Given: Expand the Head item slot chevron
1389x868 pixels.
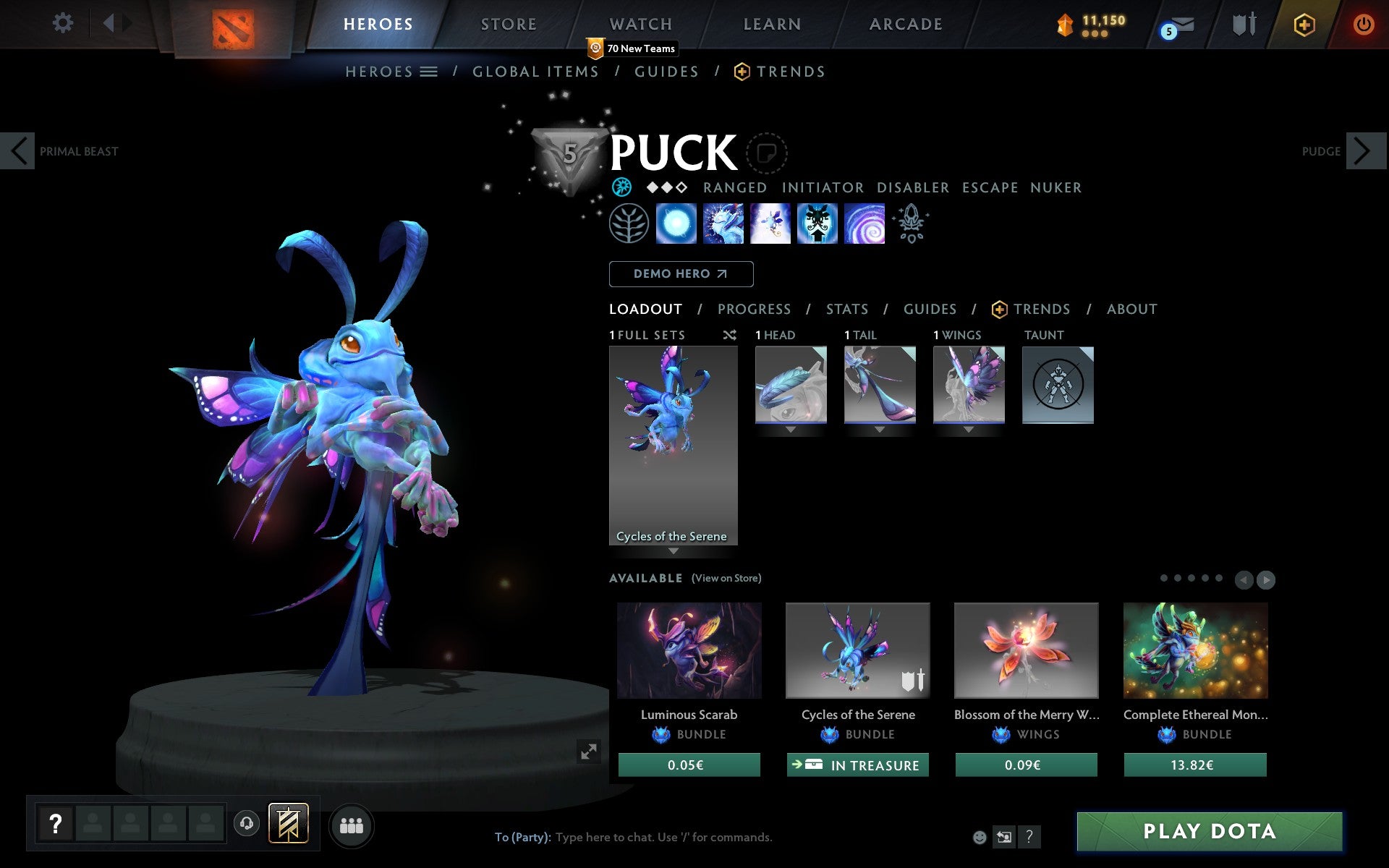Looking at the screenshot, I should point(790,429).
